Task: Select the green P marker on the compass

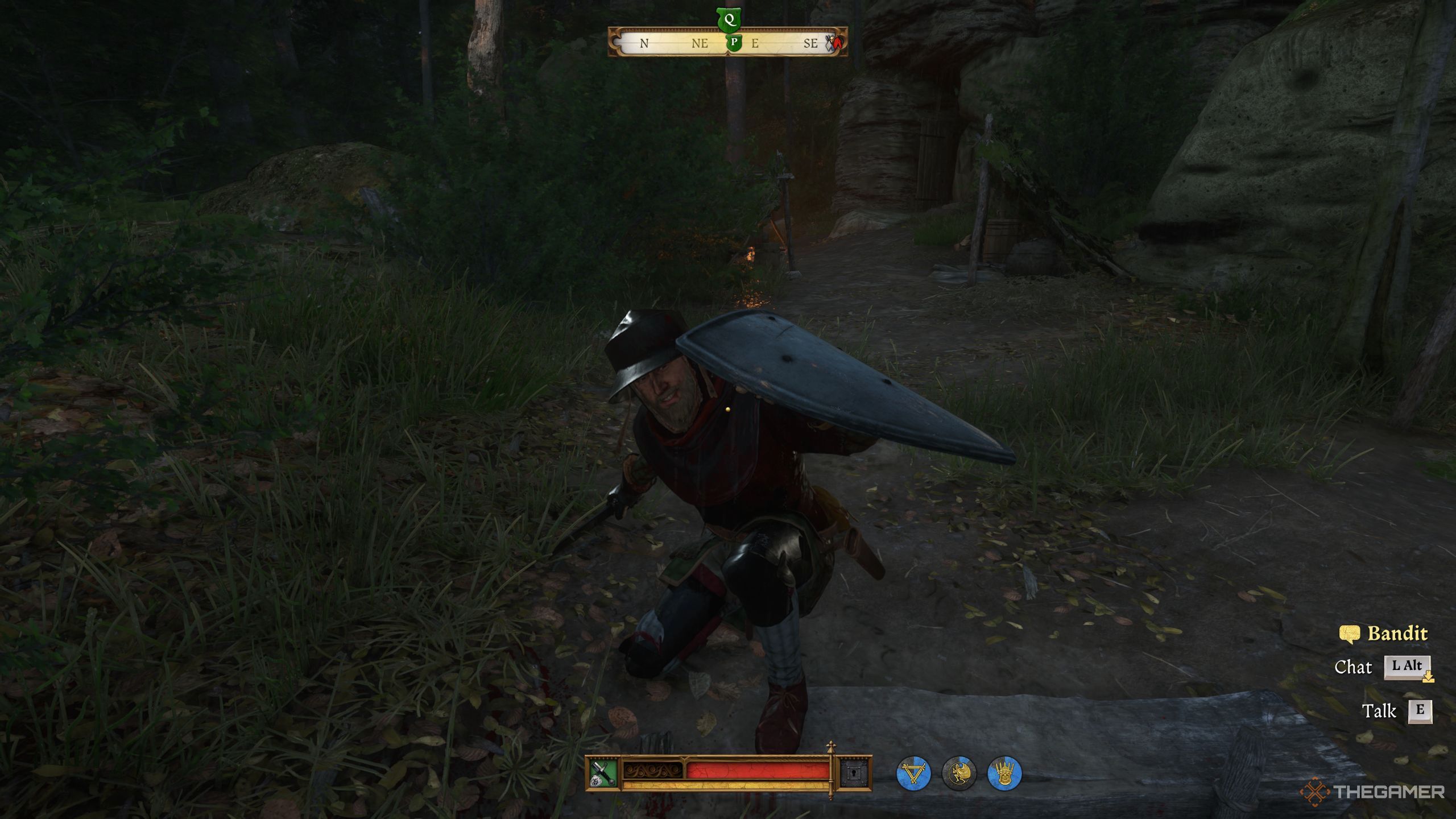Action: pos(734,43)
